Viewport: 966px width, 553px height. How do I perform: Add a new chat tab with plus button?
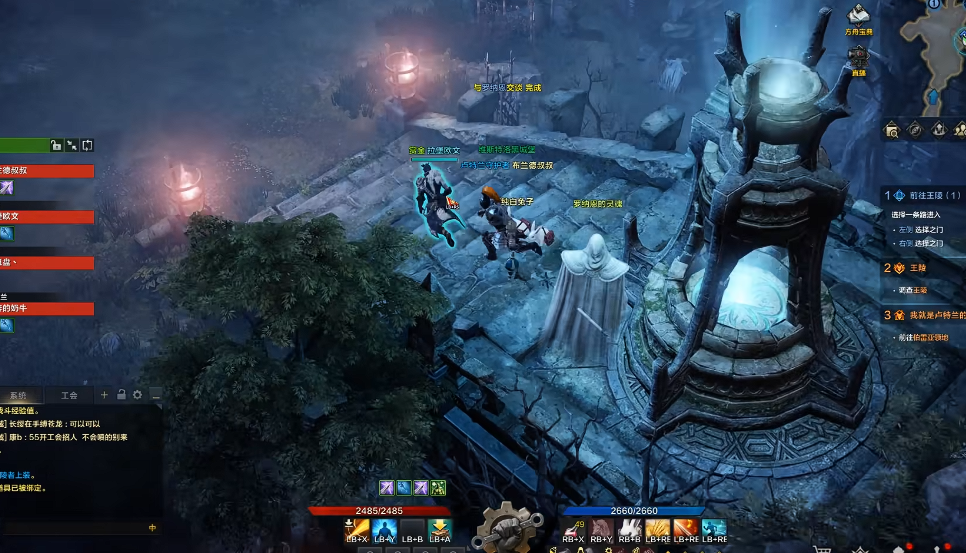click(x=105, y=395)
